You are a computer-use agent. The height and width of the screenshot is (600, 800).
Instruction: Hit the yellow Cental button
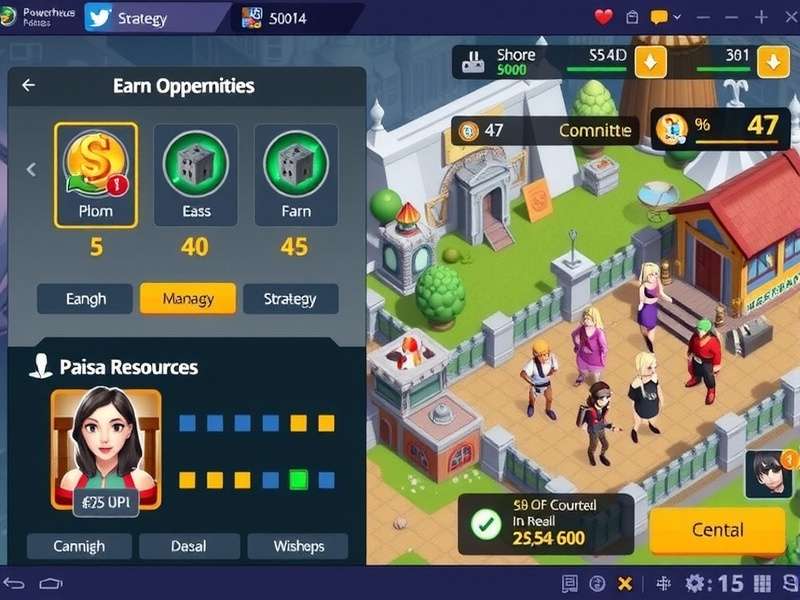(717, 530)
